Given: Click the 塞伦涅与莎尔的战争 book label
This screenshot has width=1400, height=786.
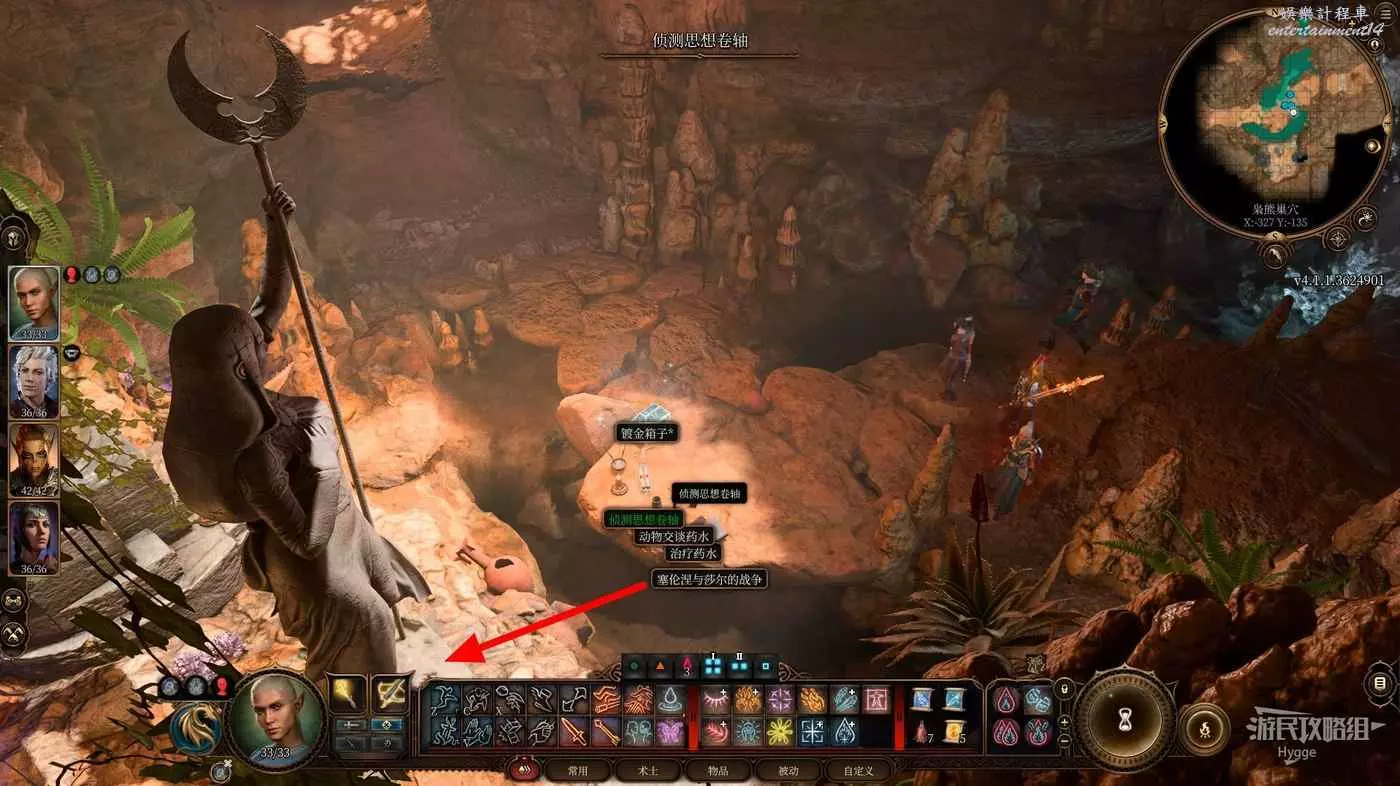Looking at the screenshot, I should (x=709, y=578).
